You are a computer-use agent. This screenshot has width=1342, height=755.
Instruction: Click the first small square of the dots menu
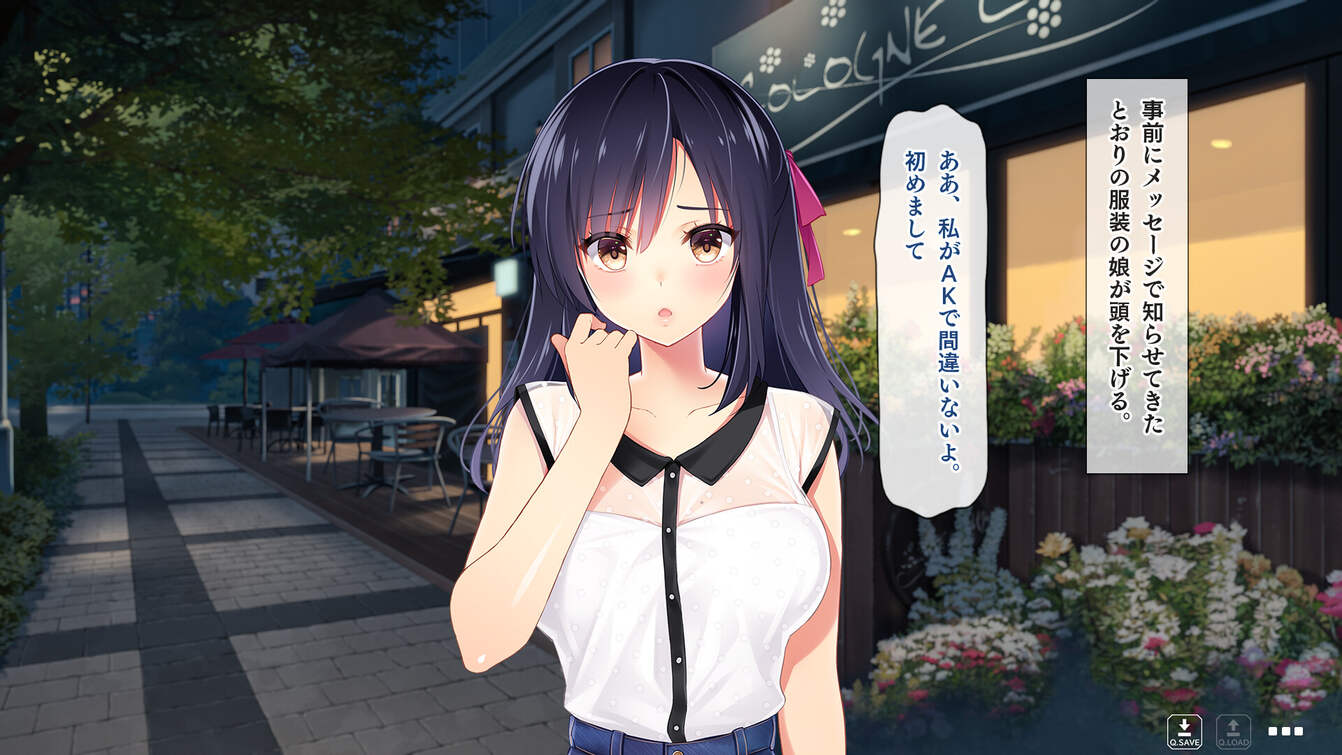pyautogui.click(x=1273, y=731)
